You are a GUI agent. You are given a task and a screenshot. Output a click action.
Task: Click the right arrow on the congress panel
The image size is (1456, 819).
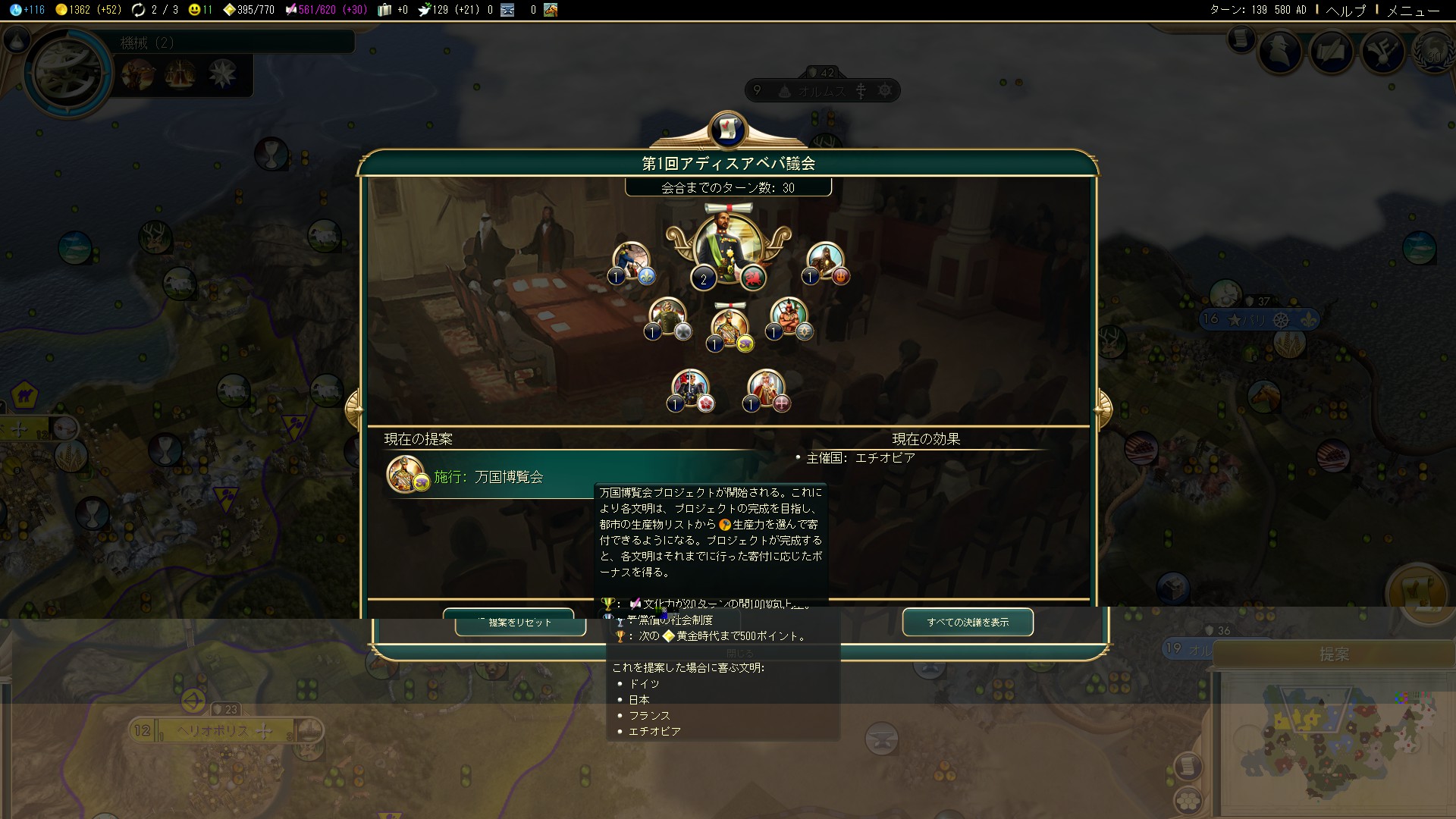pos(1103,409)
